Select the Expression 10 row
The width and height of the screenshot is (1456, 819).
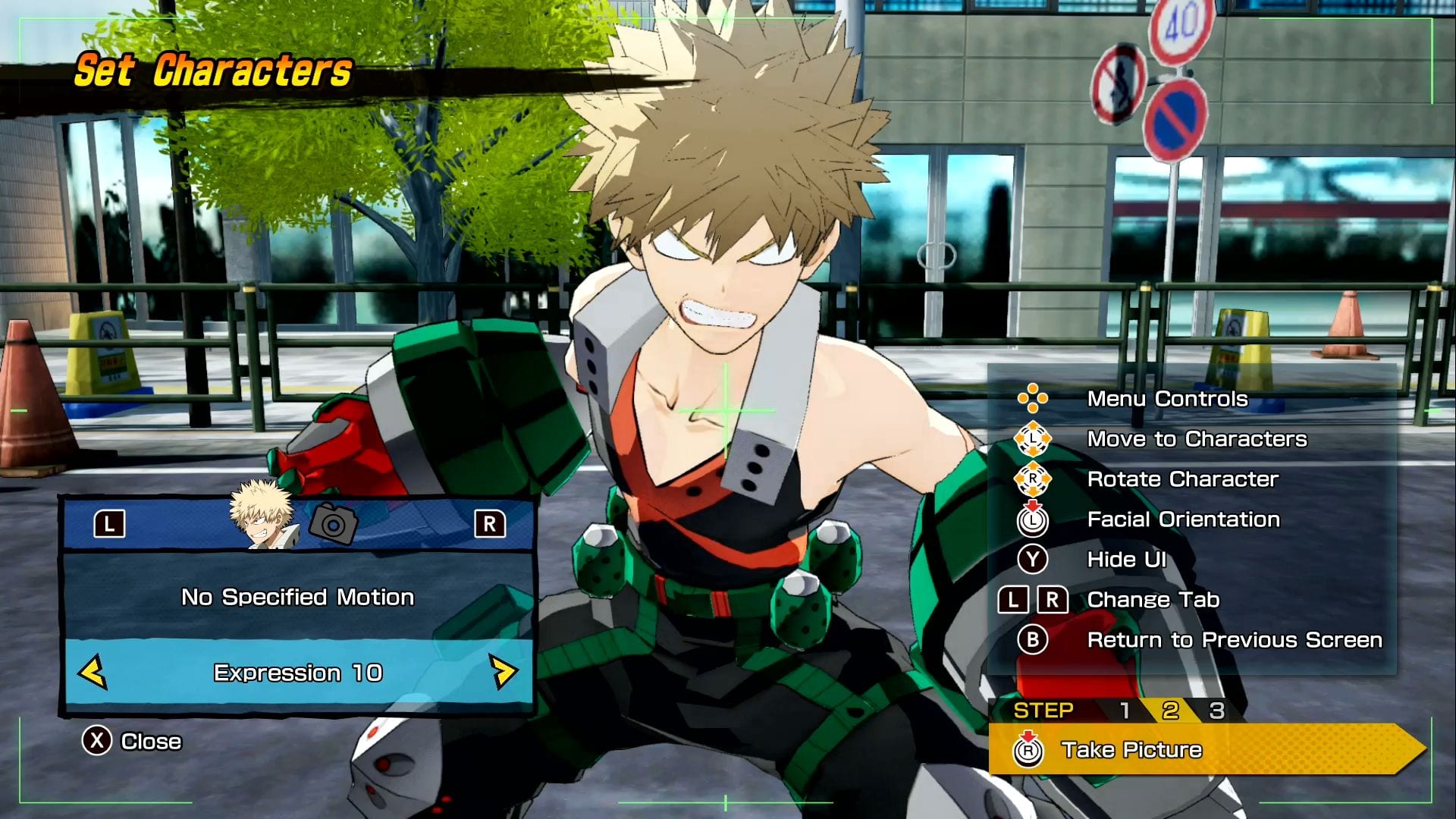click(297, 673)
